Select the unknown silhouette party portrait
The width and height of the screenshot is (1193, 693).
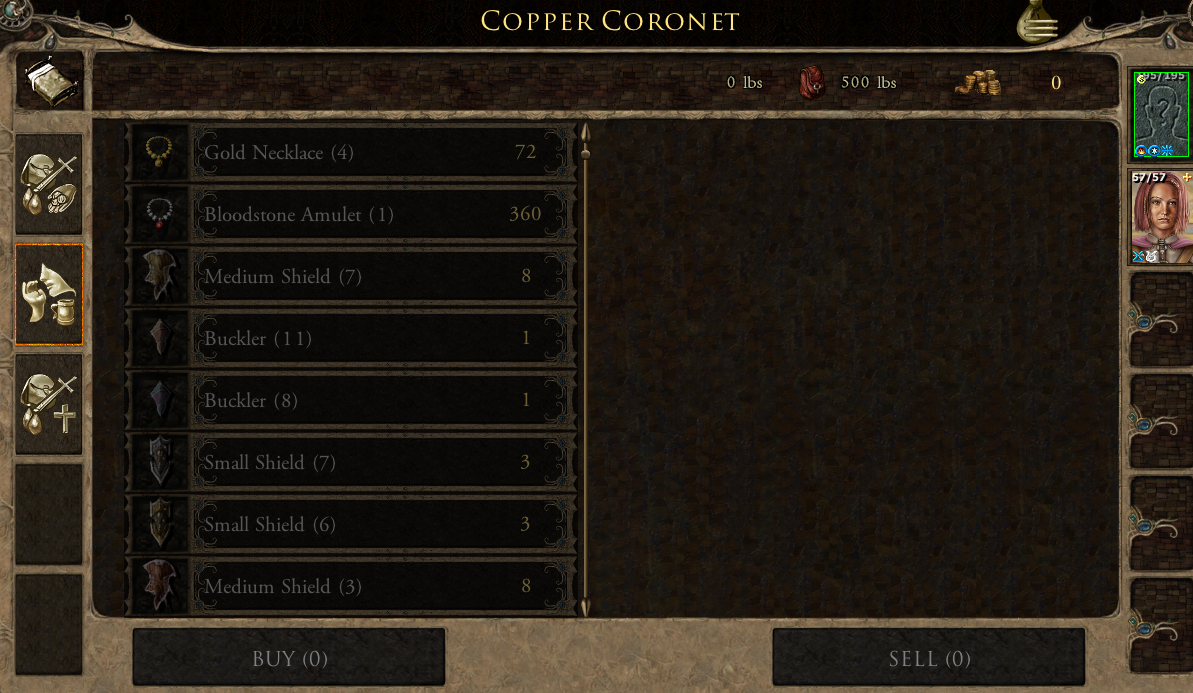coord(1160,114)
